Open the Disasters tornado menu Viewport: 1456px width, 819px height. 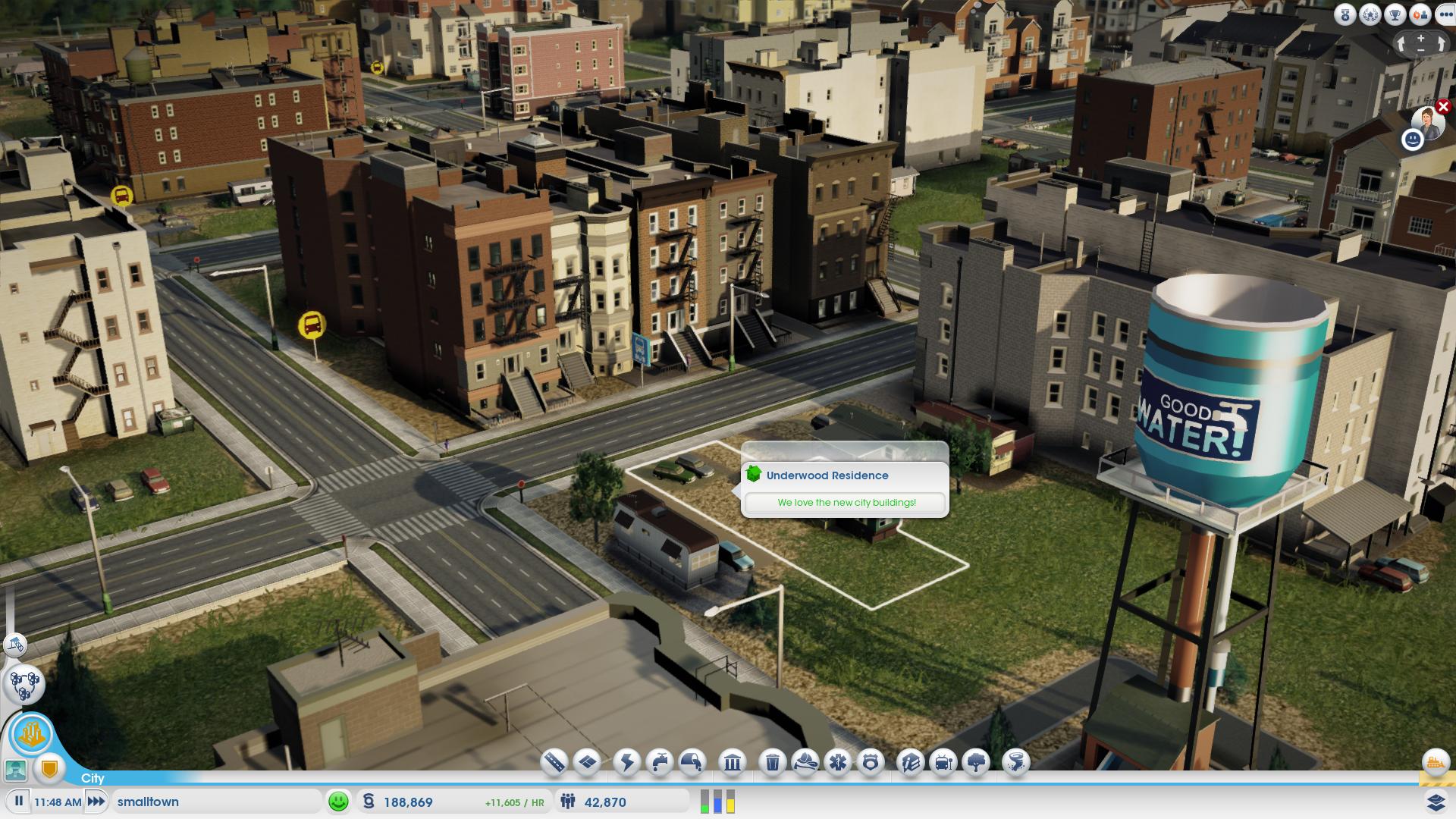pos(1016,761)
